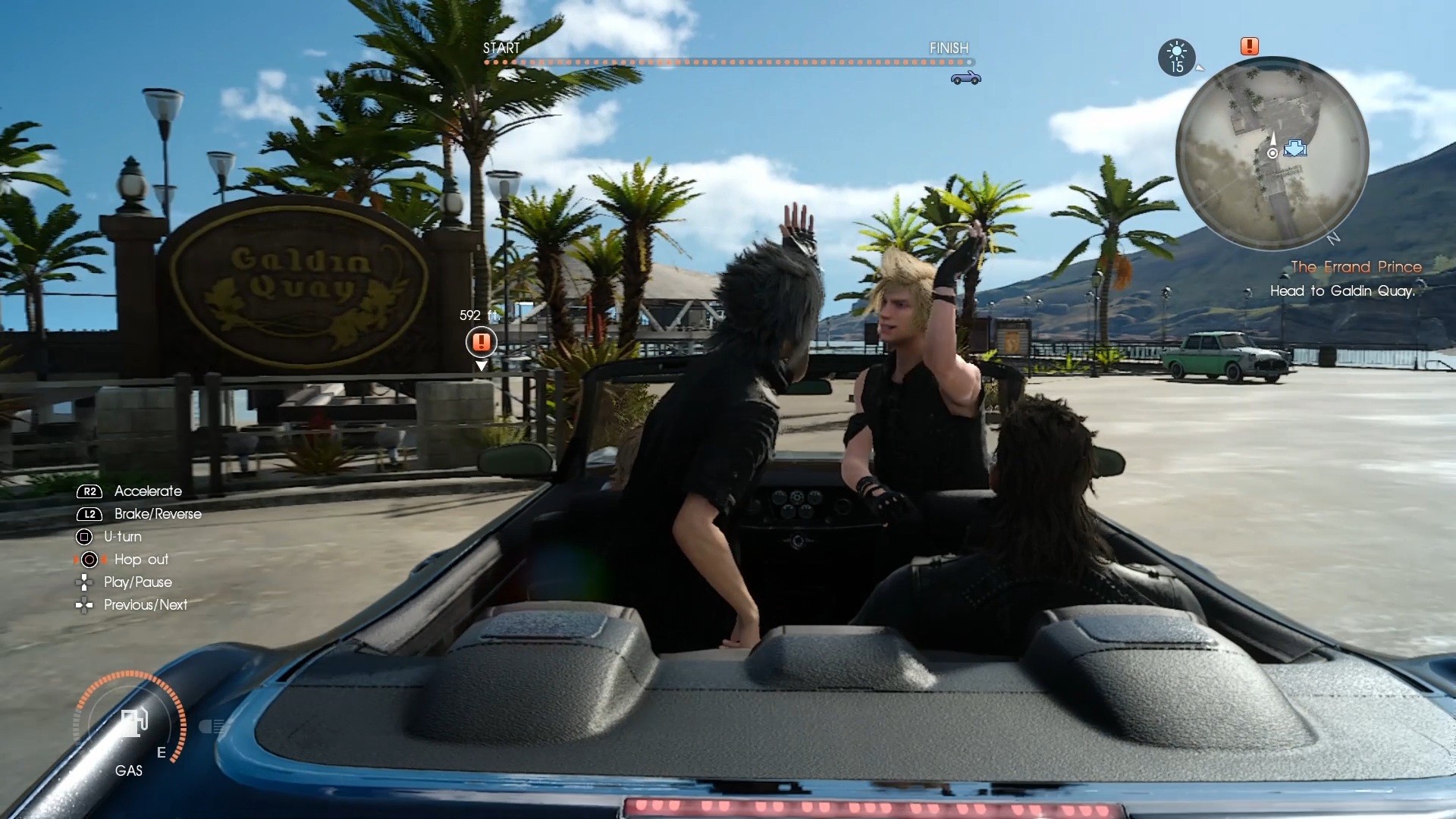This screenshot has width=1456, height=819.
Task: Click the destination marker on the minimap
Action: click(x=1297, y=149)
